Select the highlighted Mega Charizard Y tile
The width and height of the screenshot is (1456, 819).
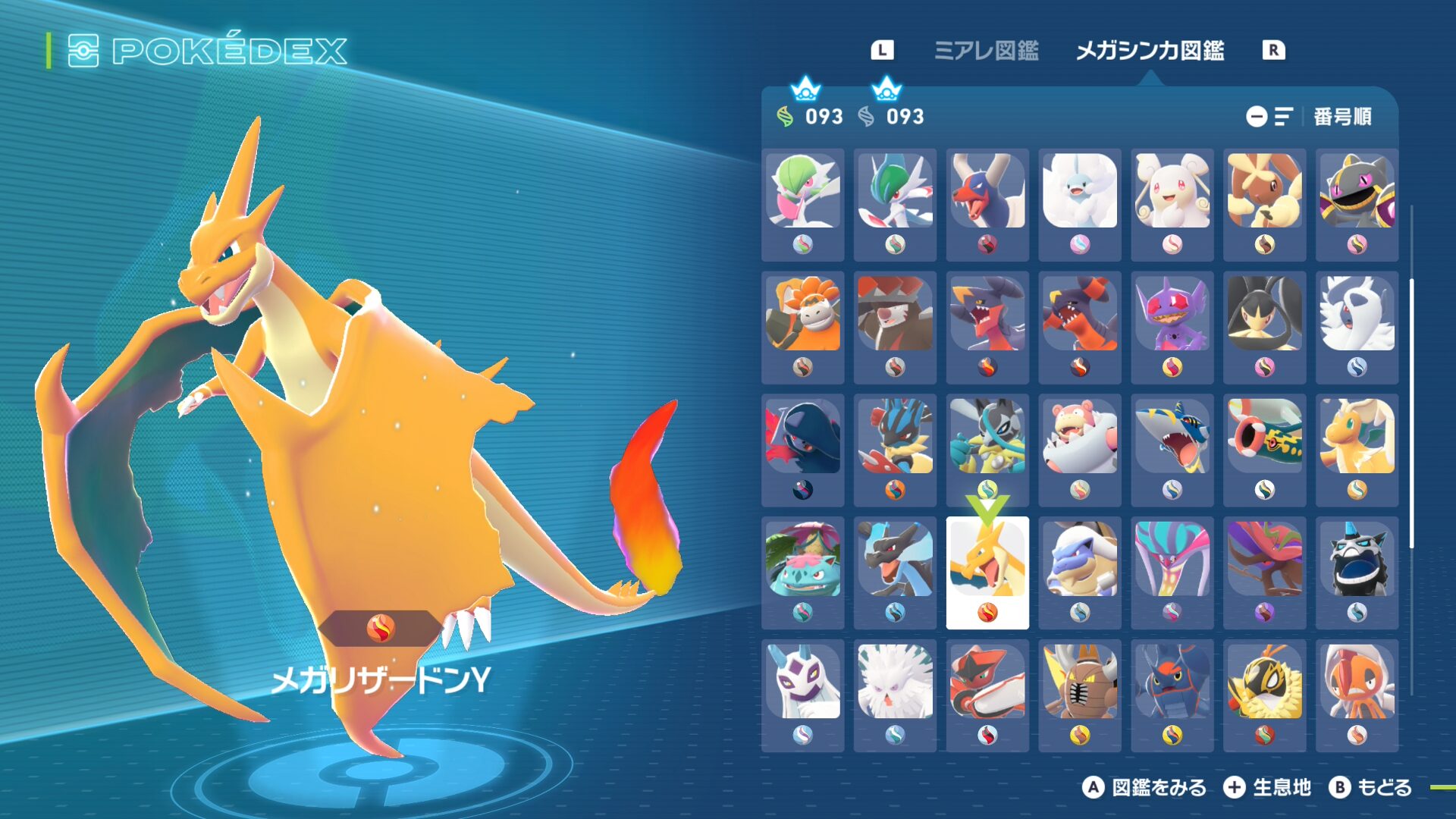click(987, 572)
